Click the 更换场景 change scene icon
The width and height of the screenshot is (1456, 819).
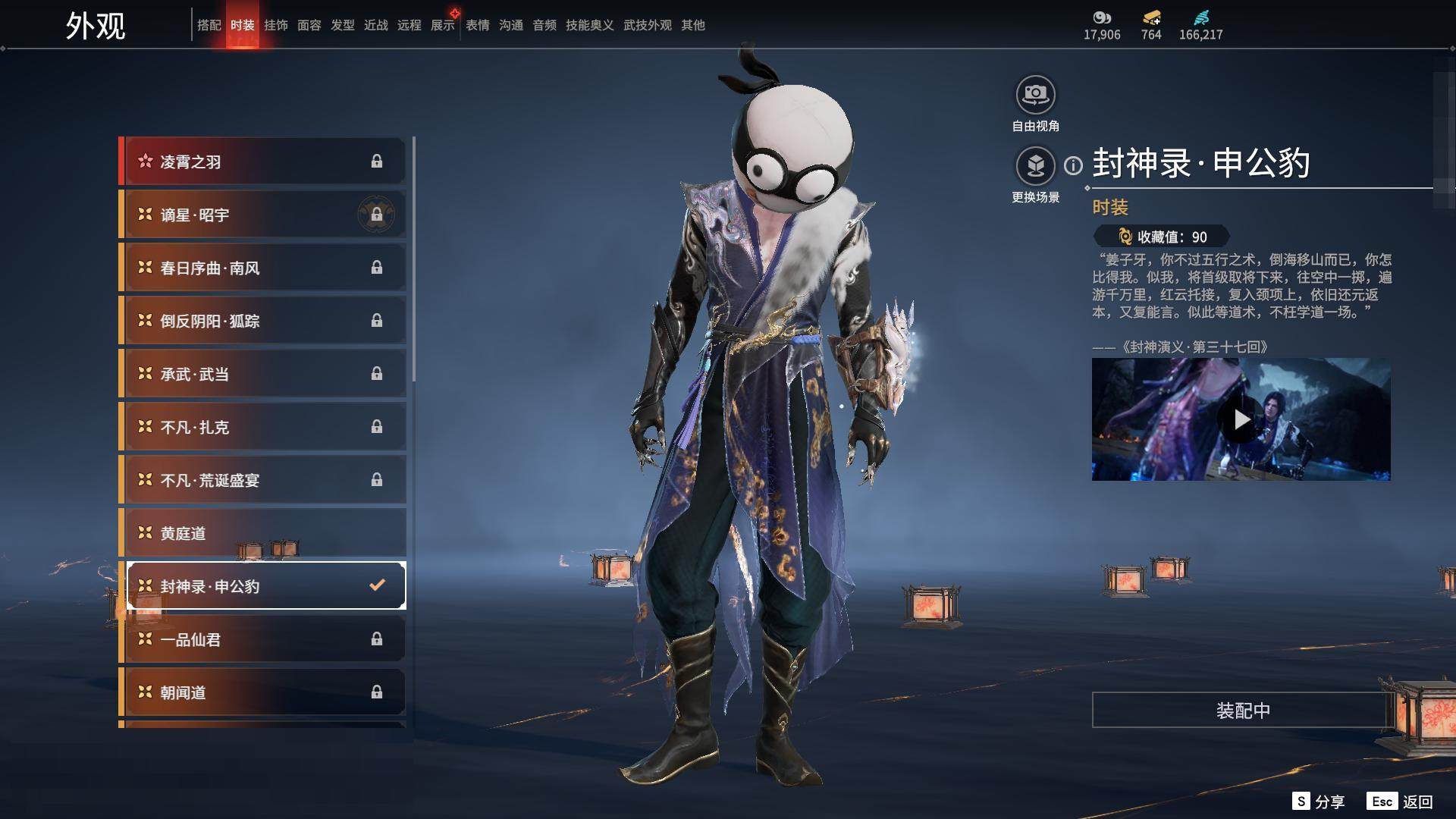[1035, 166]
